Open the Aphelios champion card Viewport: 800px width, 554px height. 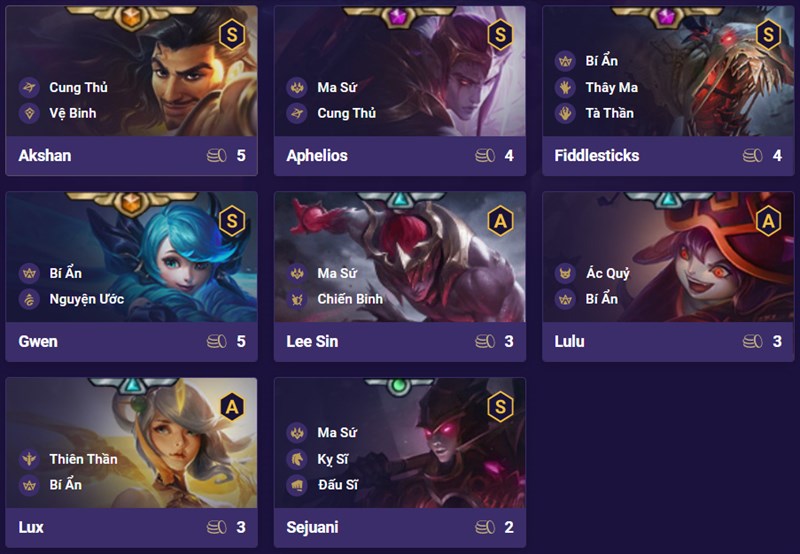pos(400,90)
